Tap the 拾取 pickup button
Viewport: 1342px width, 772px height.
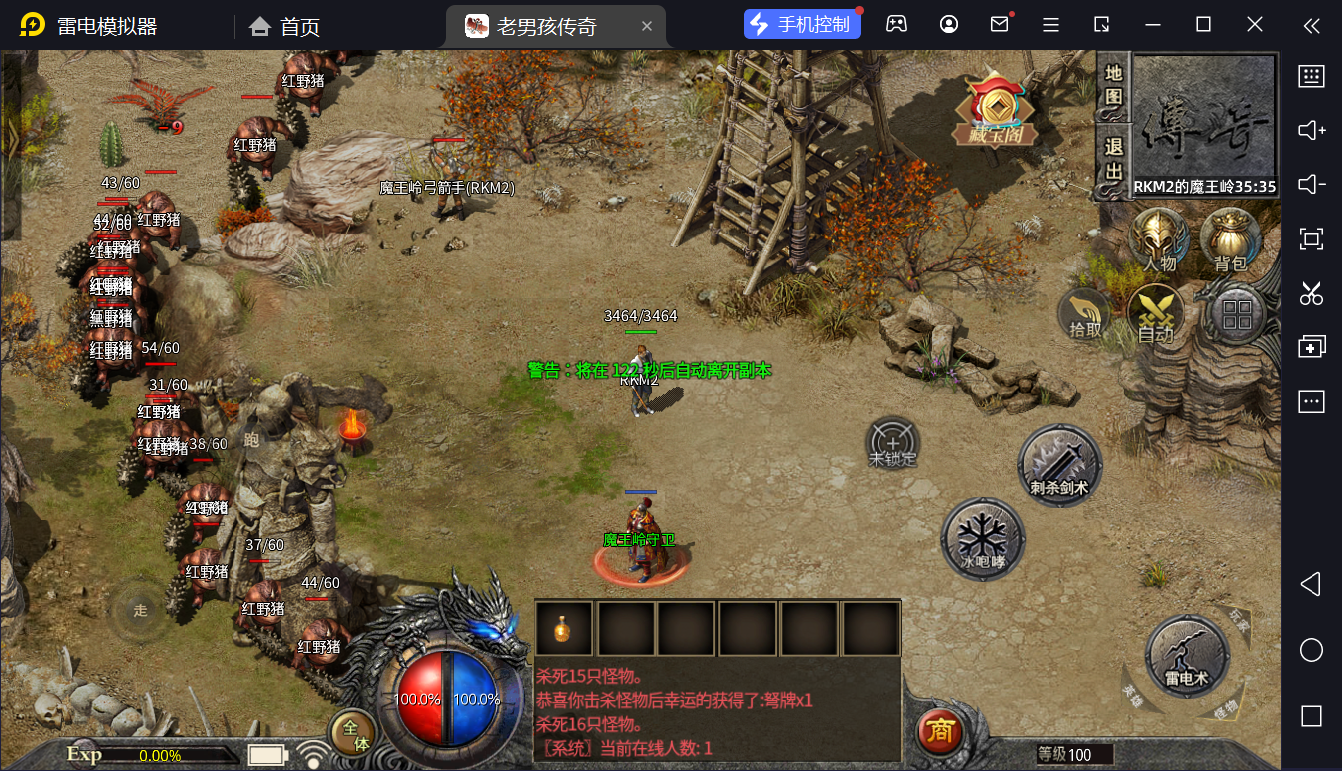click(1084, 314)
